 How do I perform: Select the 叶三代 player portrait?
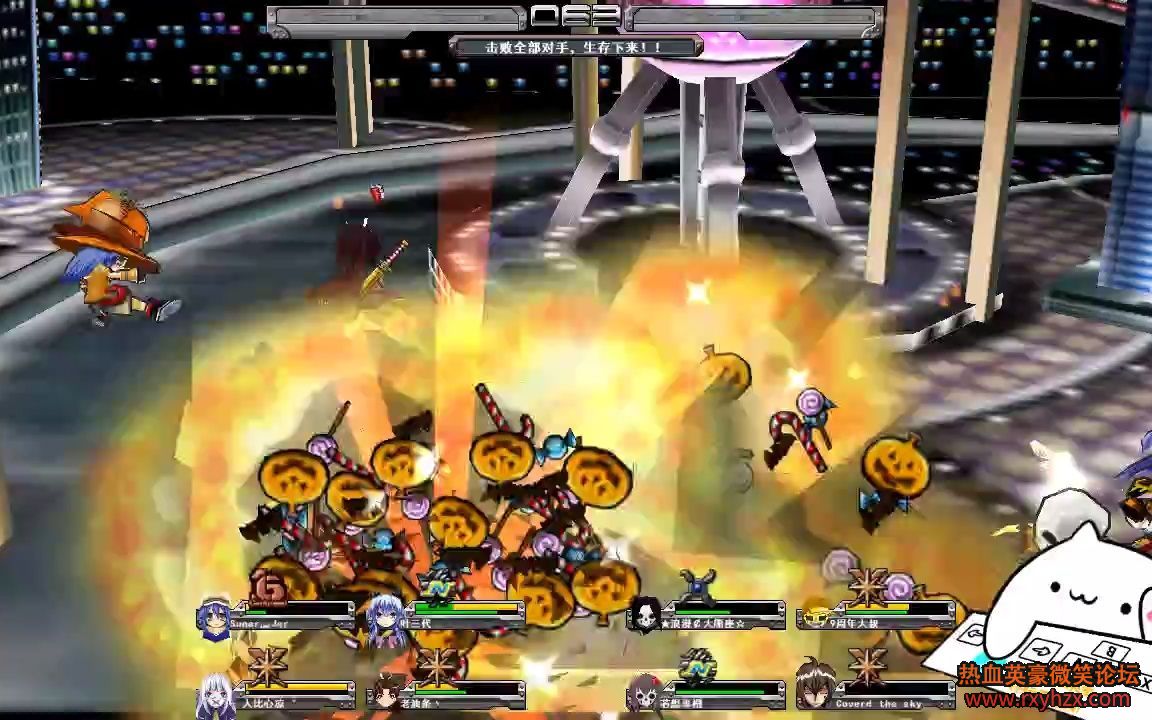pyautogui.click(x=385, y=614)
